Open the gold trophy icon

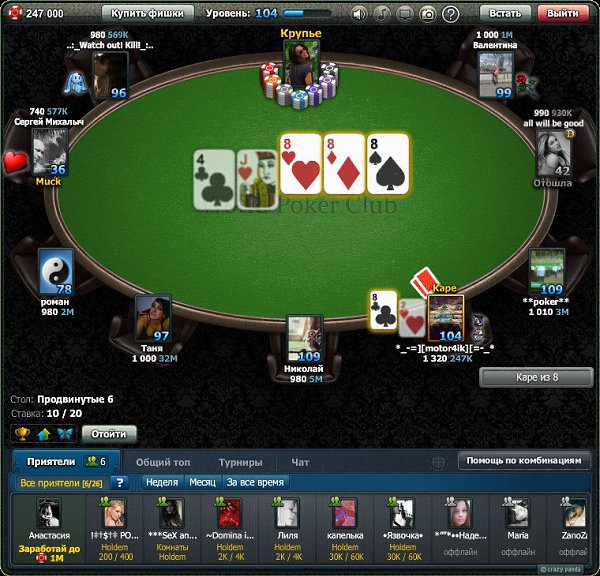(x=21, y=434)
